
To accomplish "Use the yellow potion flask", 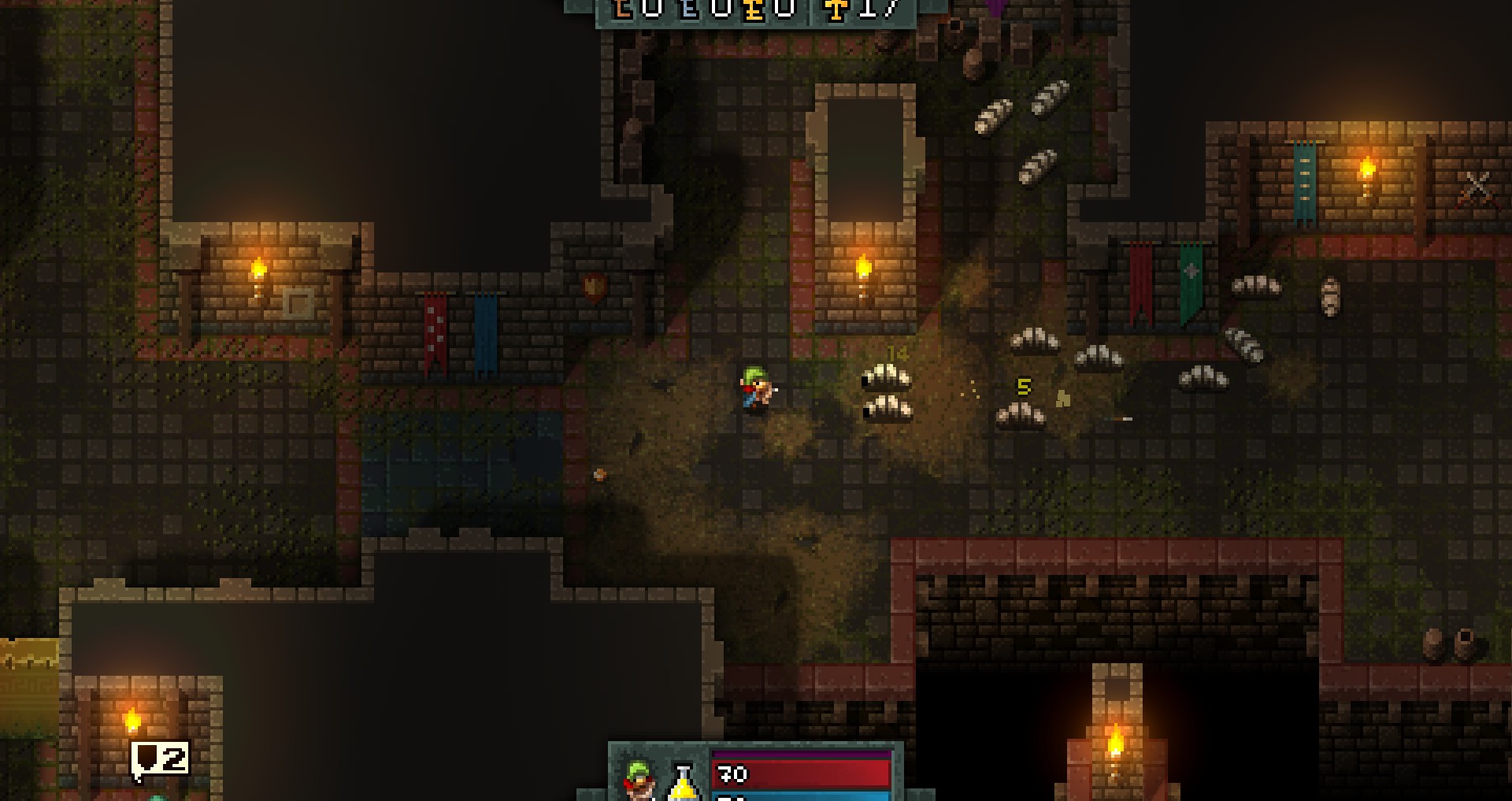I will 684,781.
